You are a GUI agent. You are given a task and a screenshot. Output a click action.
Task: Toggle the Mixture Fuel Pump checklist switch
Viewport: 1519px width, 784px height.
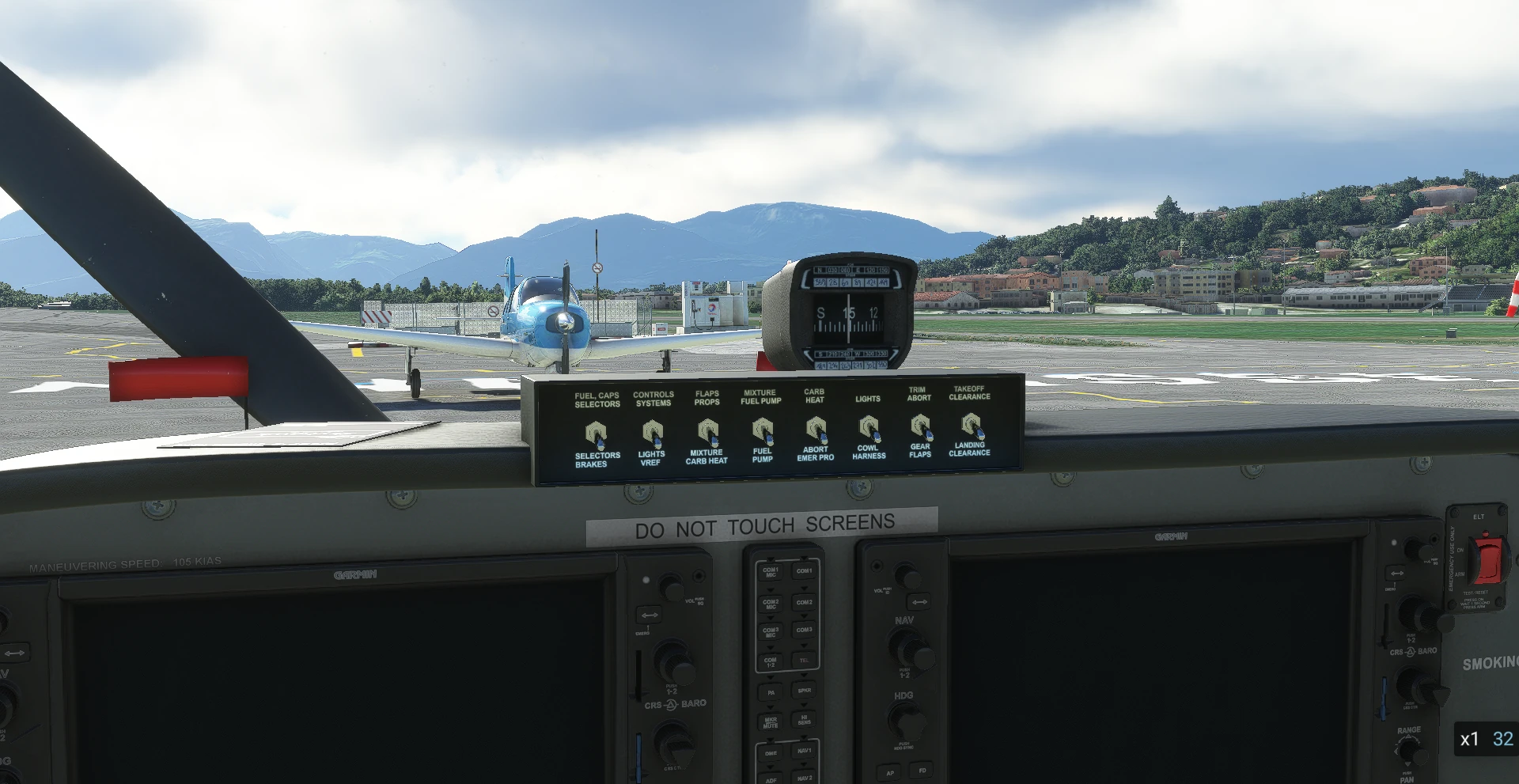(x=762, y=430)
